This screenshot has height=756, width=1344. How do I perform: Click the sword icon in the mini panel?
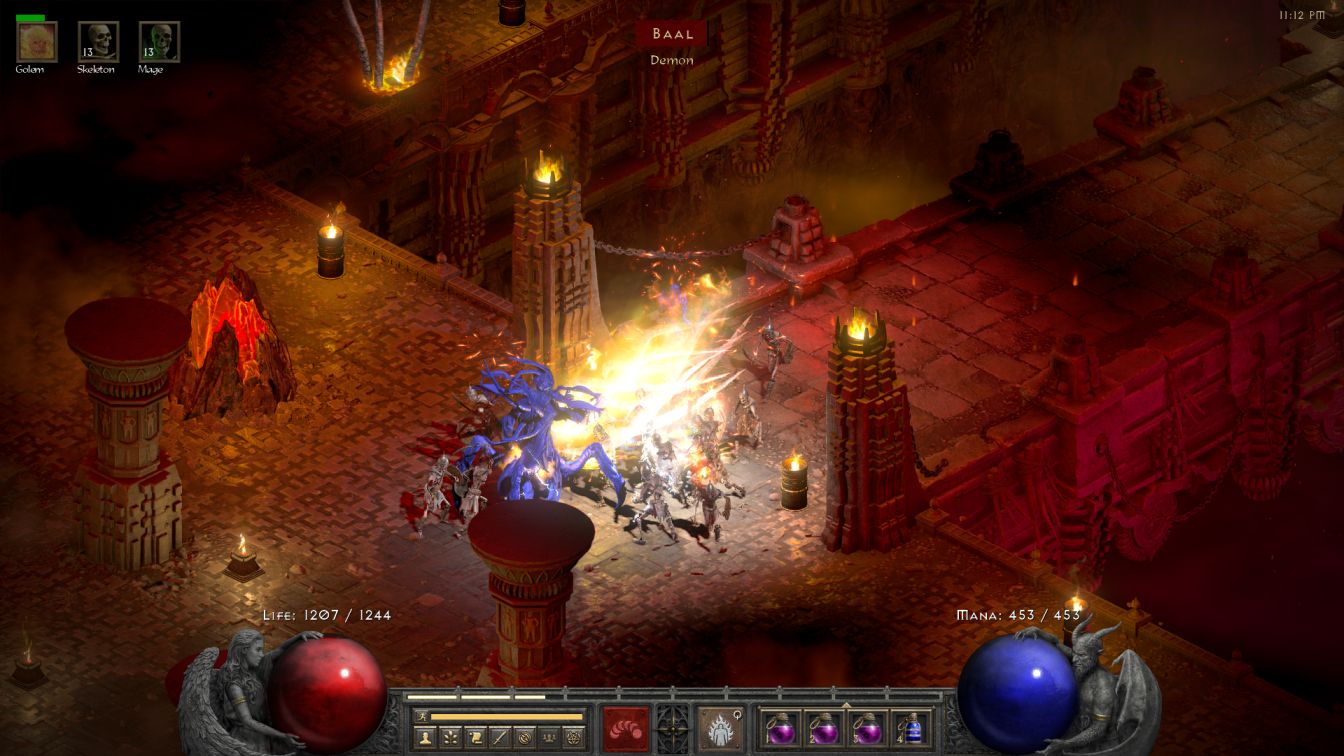click(x=498, y=738)
